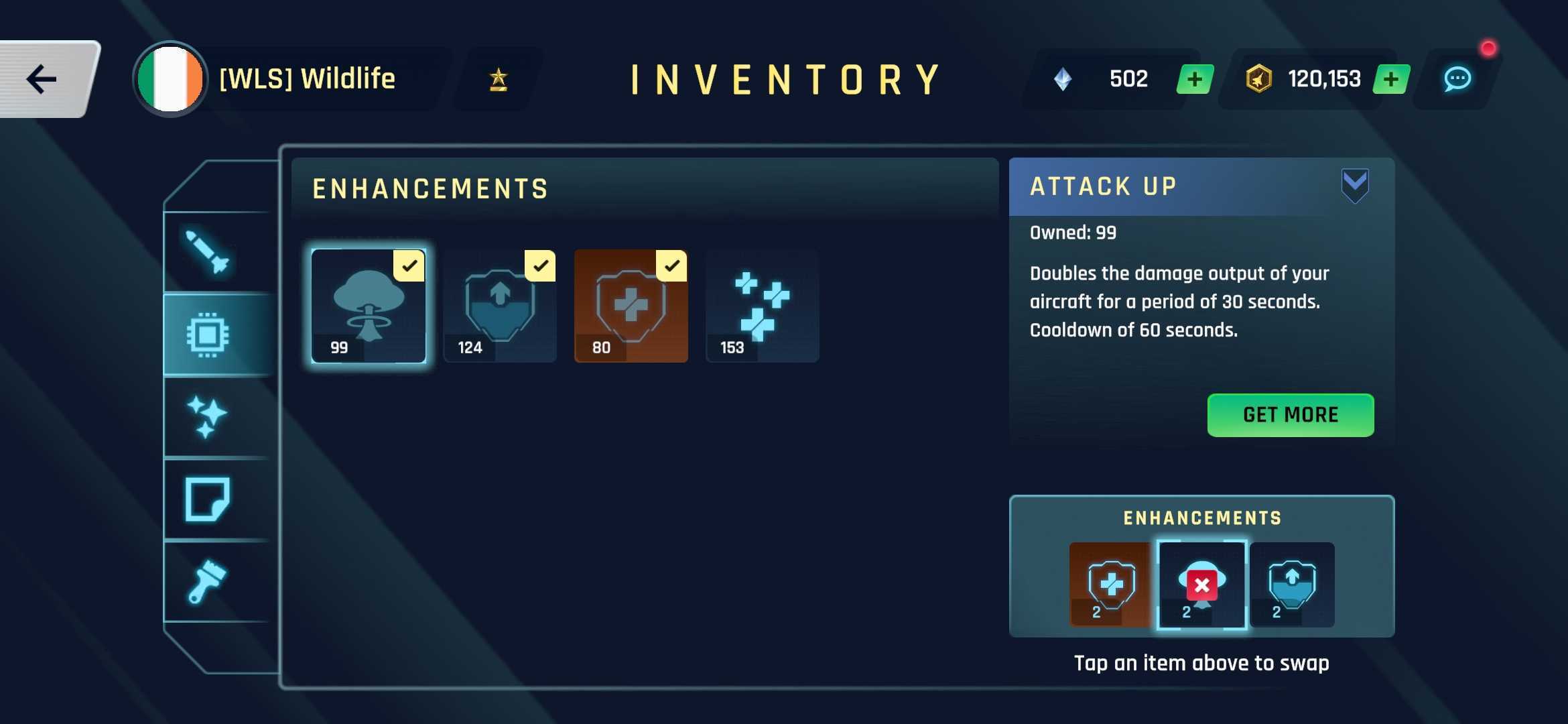Toggle the checkmark on the Nuke enhancement
This screenshot has height=724, width=1568.
pyautogui.click(x=409, y=267)
